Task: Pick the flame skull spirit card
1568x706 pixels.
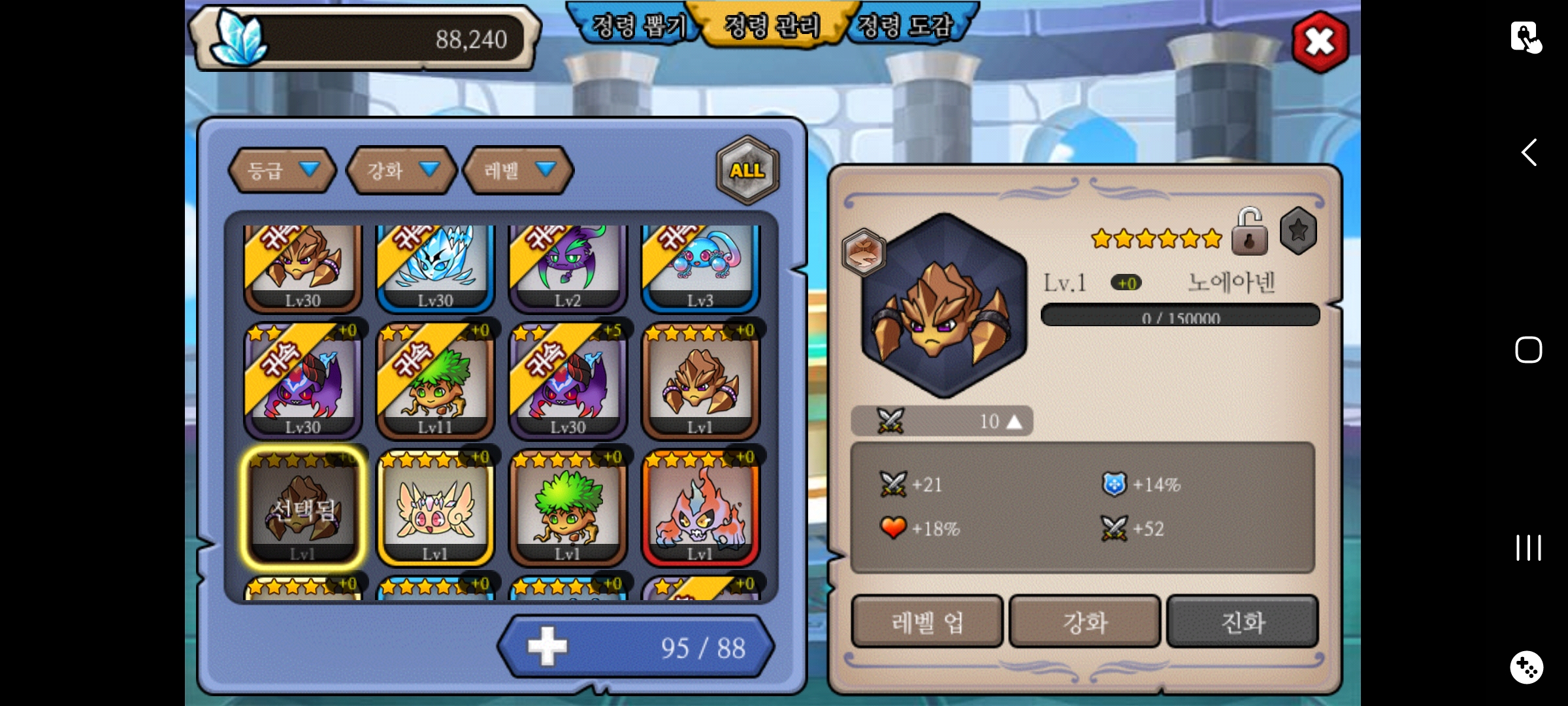Action: [x=700, y=508]
